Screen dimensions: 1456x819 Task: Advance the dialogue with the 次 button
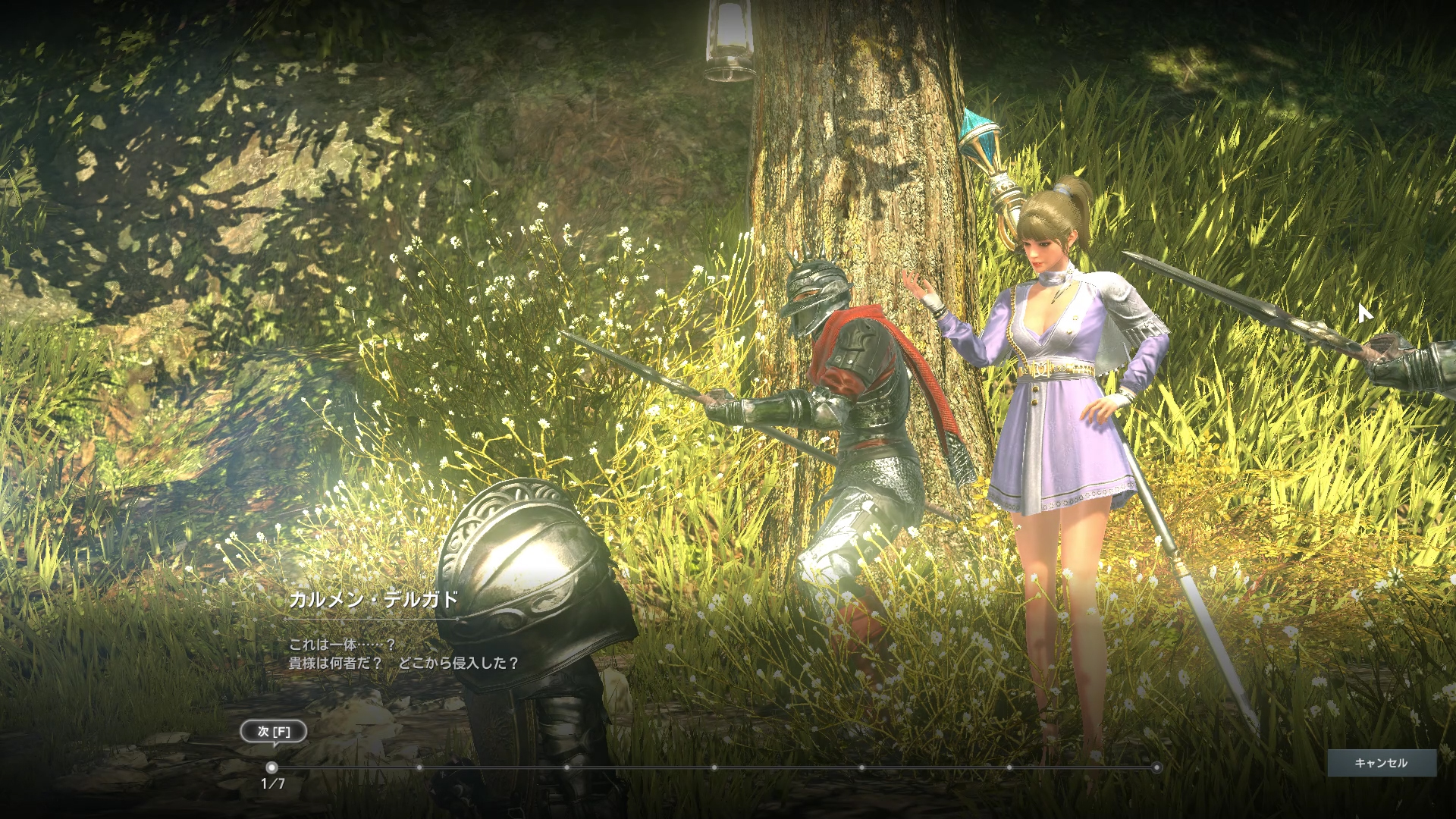coord(274,732)
